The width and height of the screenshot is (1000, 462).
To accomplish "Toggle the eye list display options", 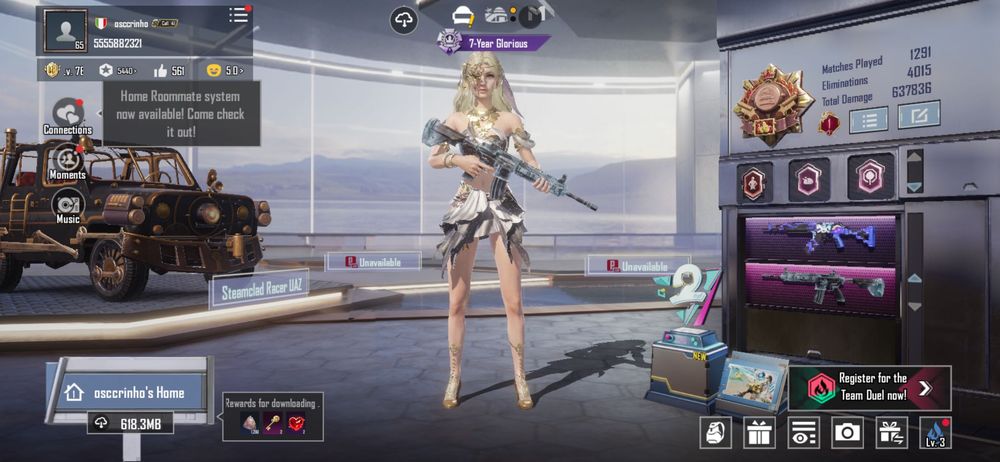I will pos(803,432).
